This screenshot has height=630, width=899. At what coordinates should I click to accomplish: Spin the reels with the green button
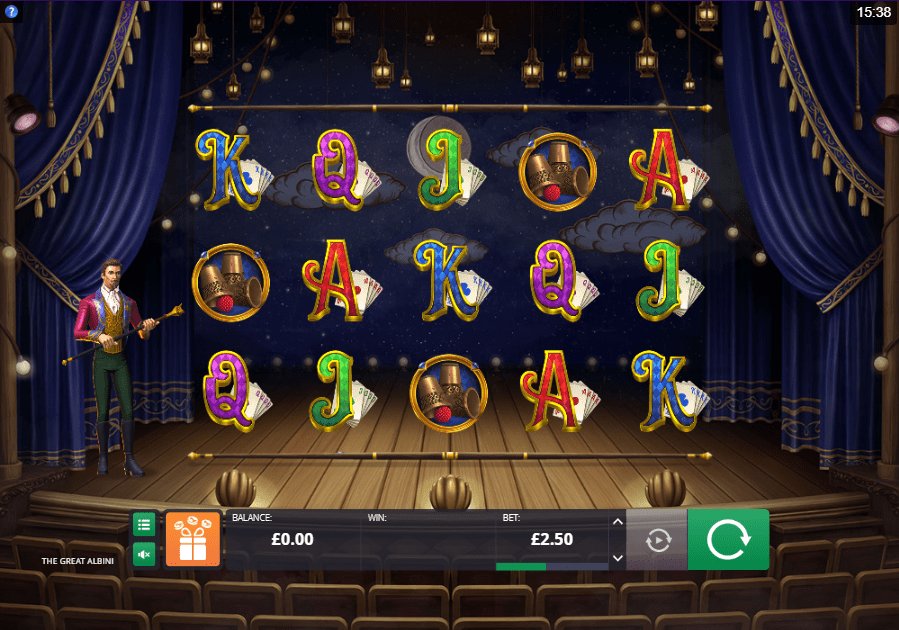click(728, 540)
